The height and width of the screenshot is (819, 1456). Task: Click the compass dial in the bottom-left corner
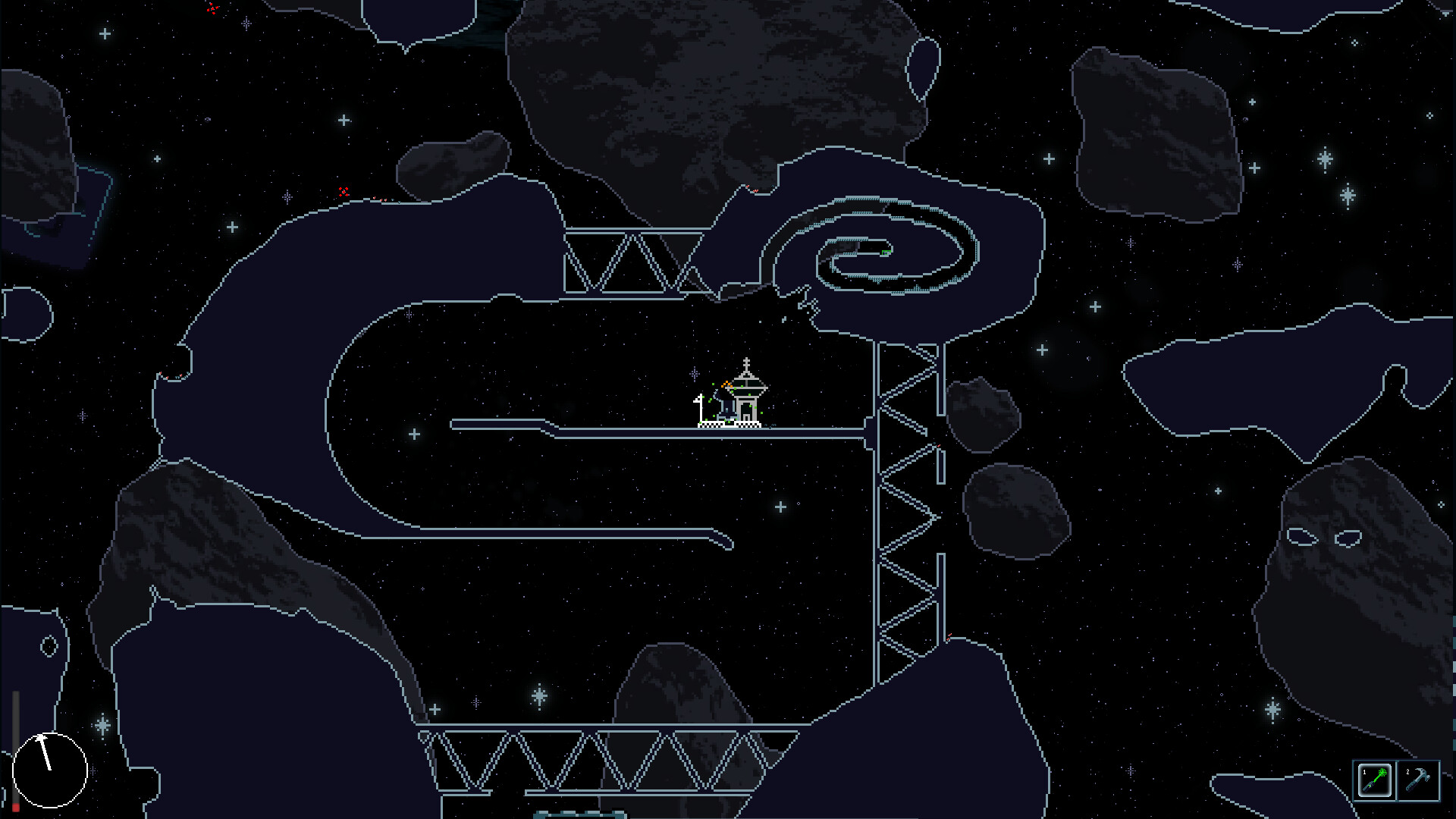coord(50,770)
